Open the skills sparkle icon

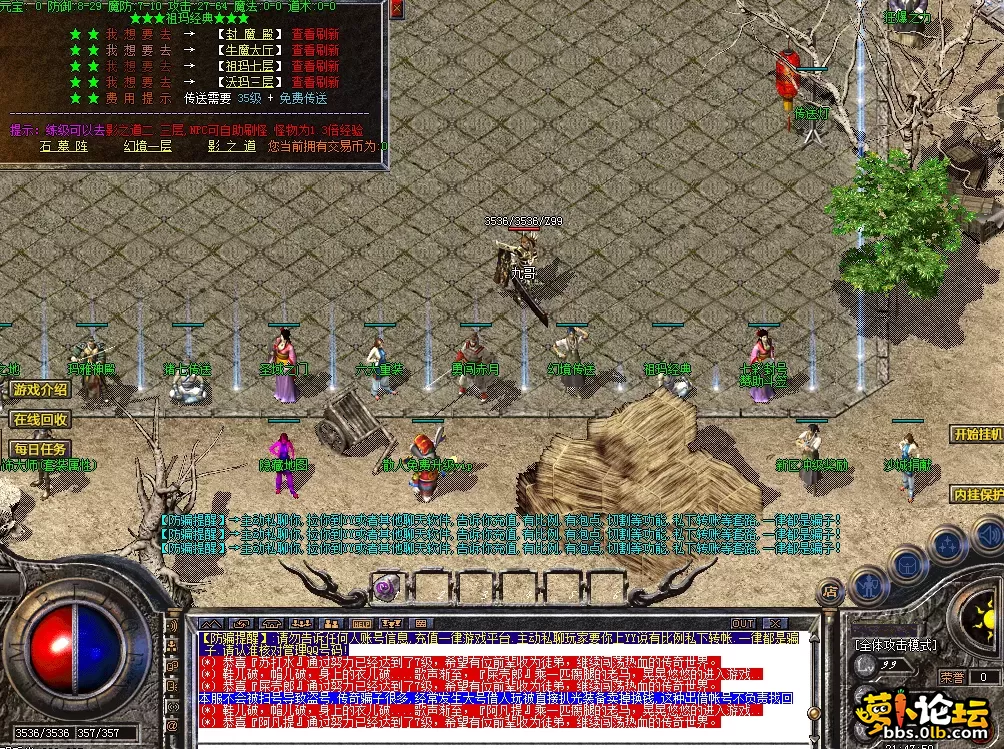(x=945, y=545)
